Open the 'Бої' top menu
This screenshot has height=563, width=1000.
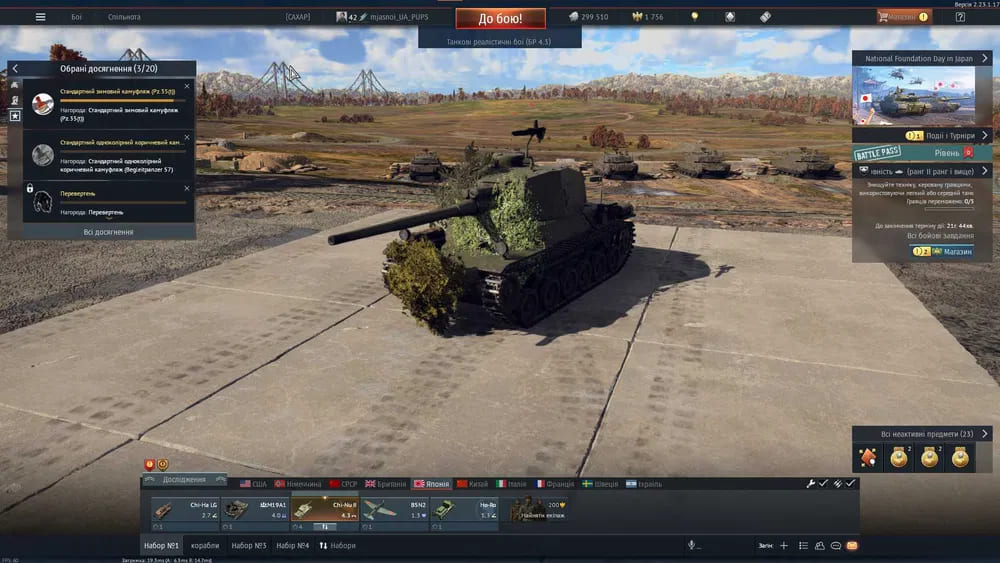[x=77, y=17]
